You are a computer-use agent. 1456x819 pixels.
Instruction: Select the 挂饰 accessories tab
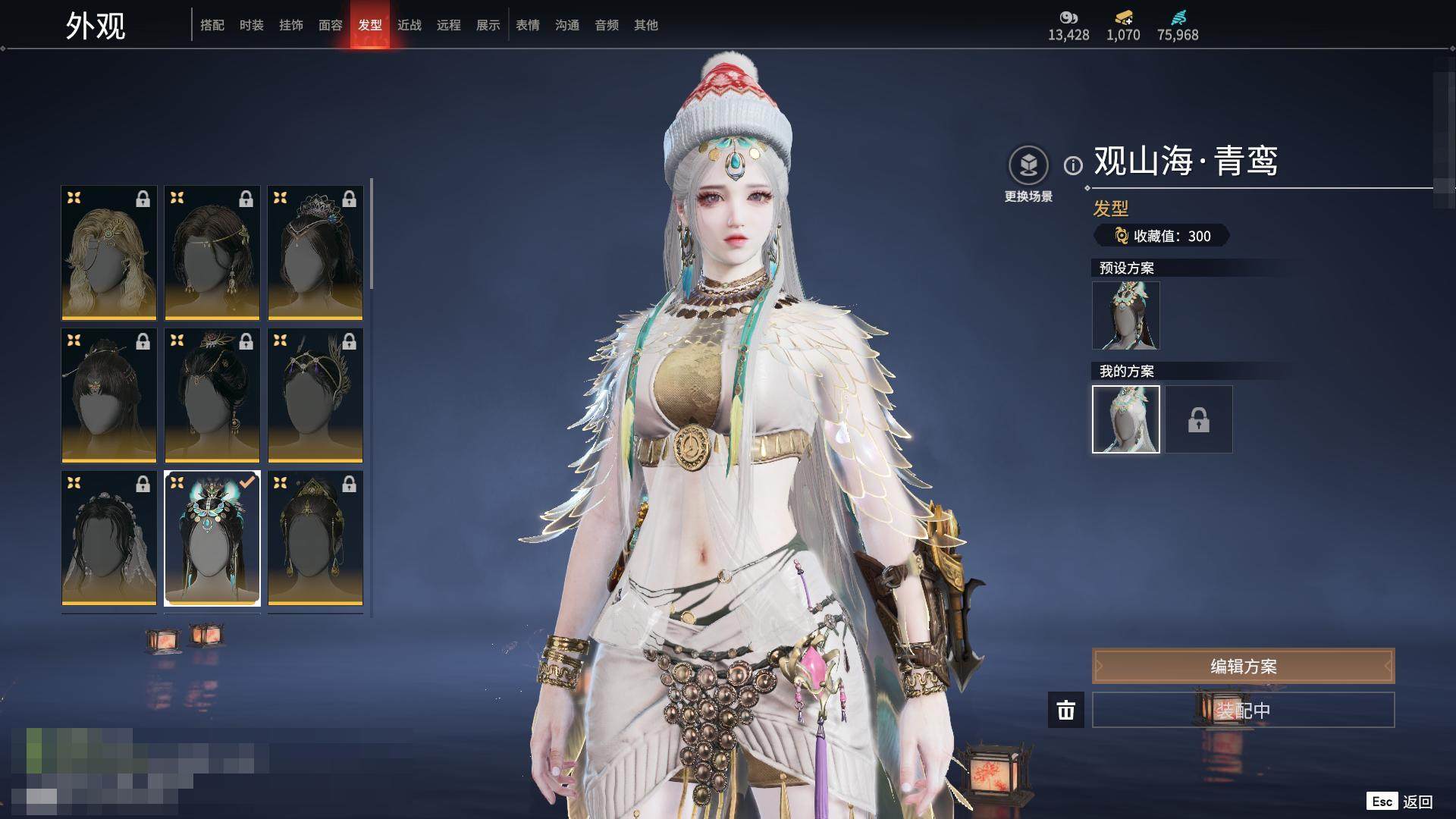click(291, 25)
